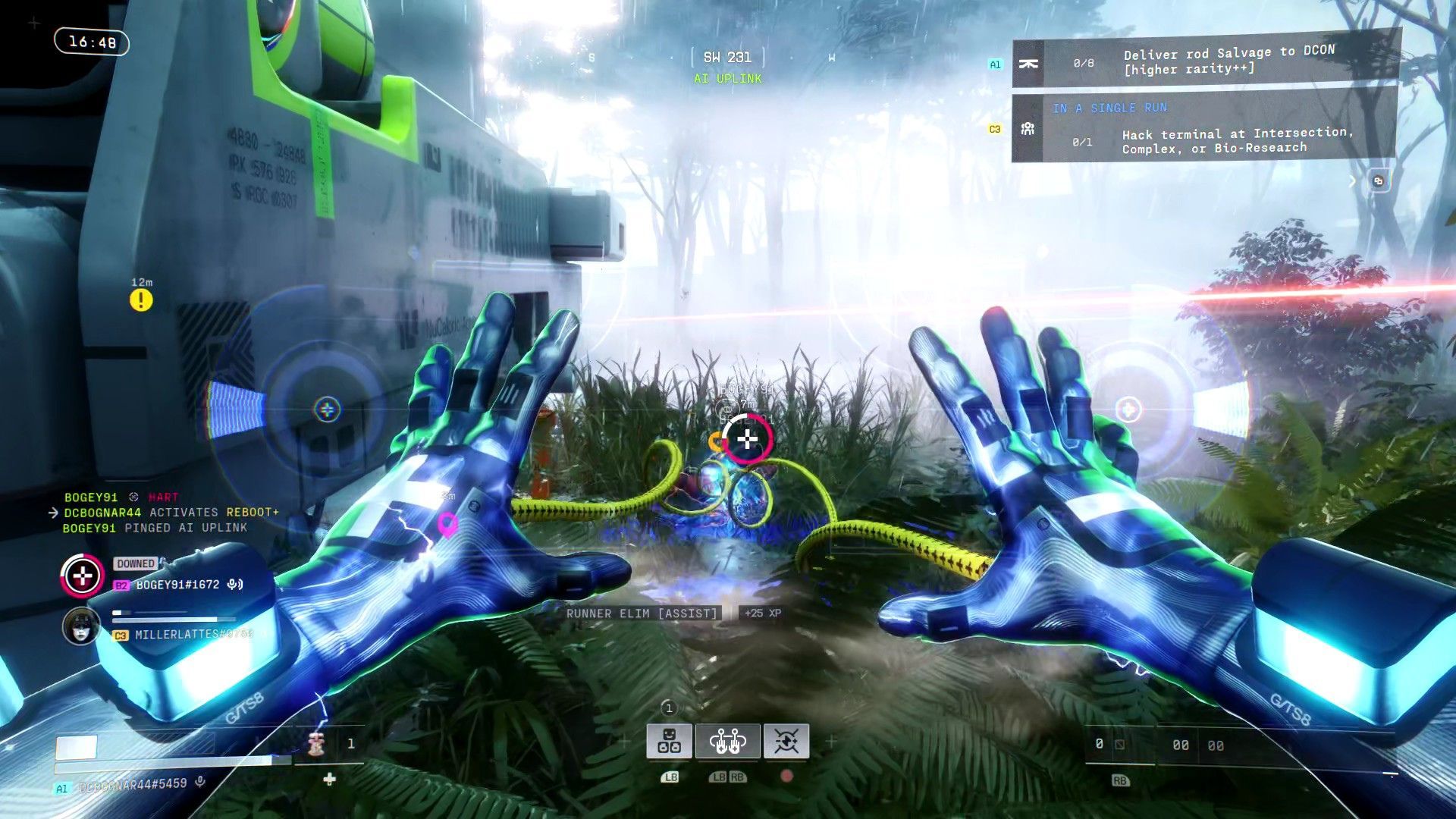The width and height of the screenshot is (1456, 819).
Task: Select the Hack terminal objective tracker
Action: pyautogui.click(x=1206, y=127)
